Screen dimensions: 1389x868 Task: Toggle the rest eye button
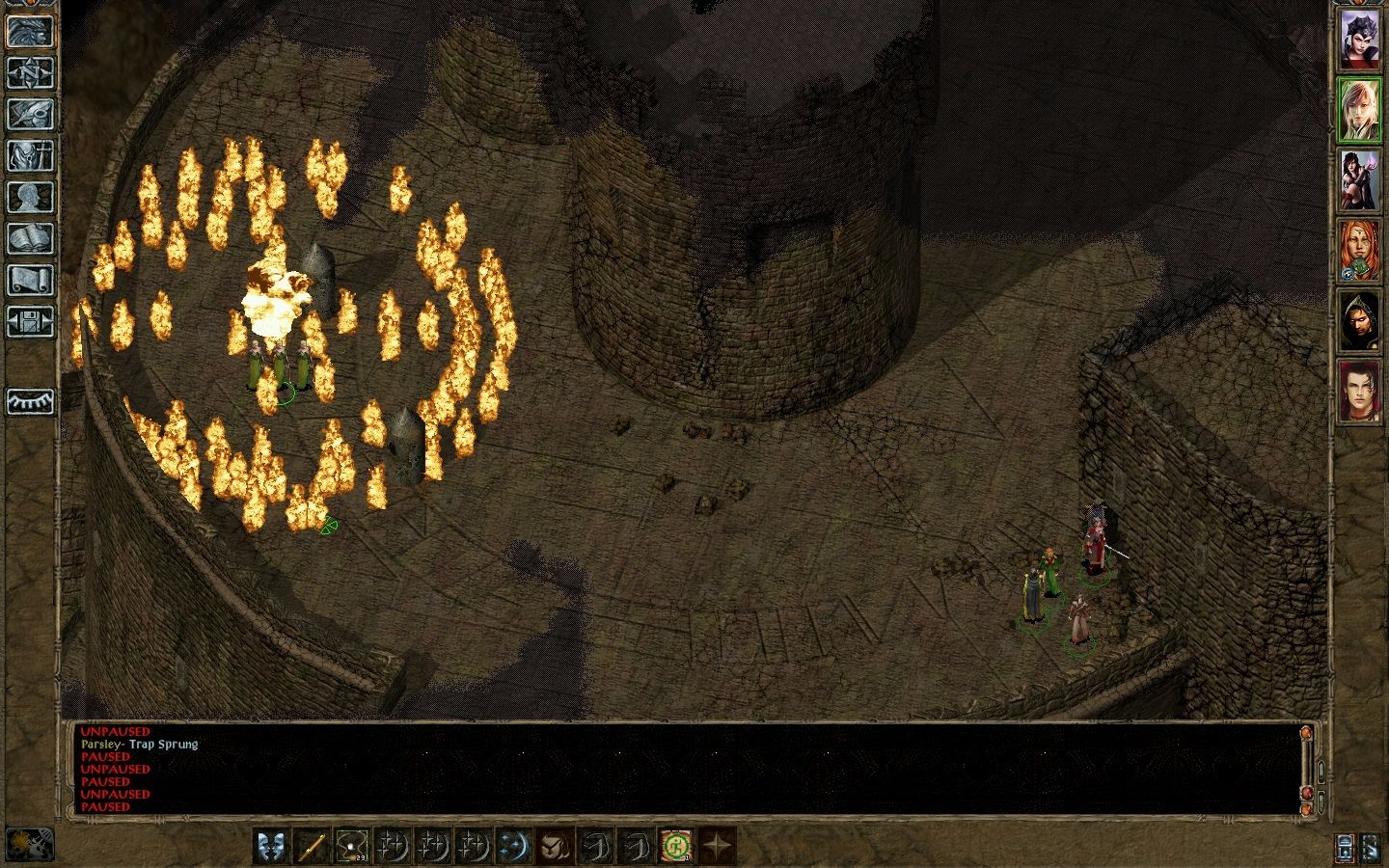tap(30, 401)
